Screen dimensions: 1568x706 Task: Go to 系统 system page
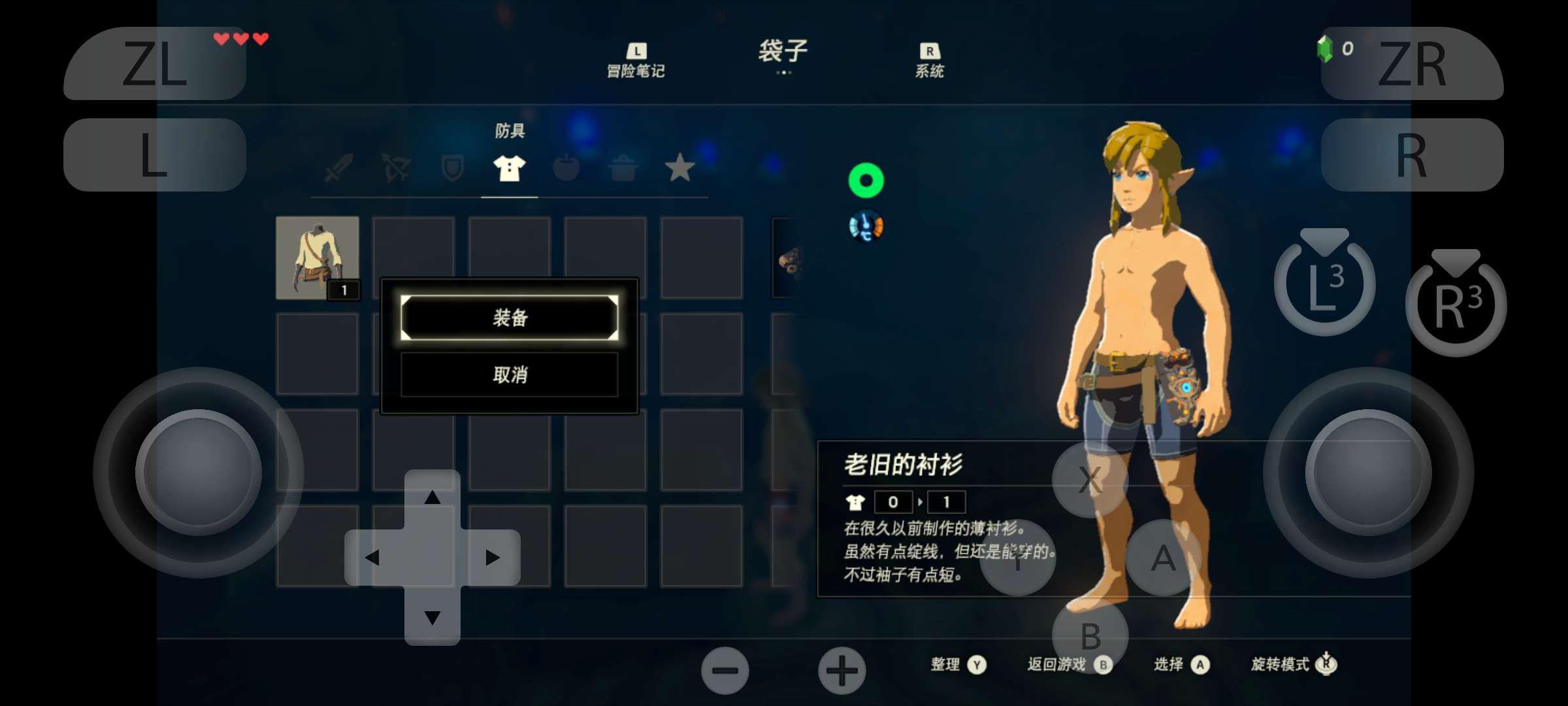click(929, 61)
